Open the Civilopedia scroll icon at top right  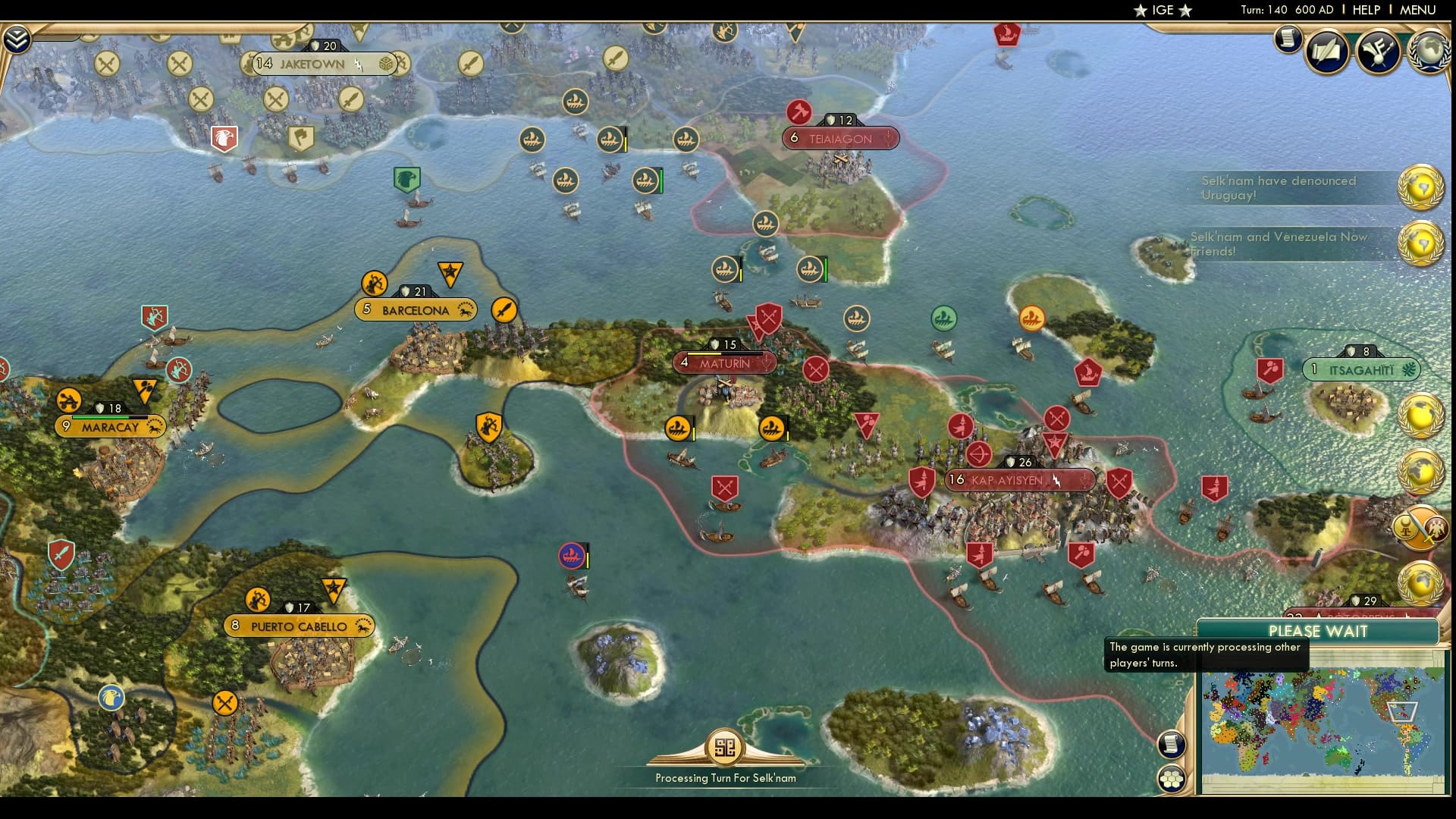pos(1287,39)
